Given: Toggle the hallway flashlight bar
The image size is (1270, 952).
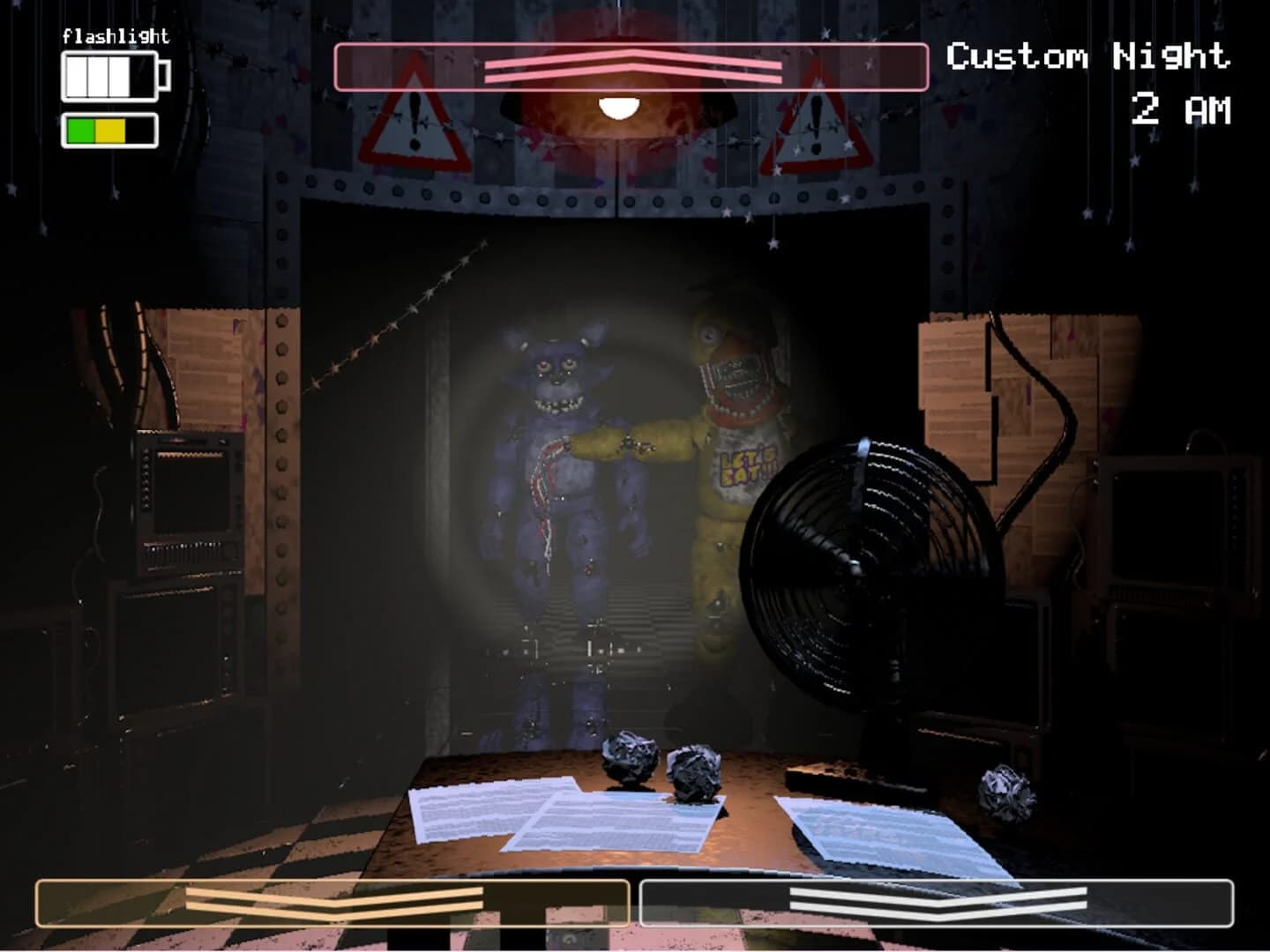Looking at the screenshot, I should 631,69.
